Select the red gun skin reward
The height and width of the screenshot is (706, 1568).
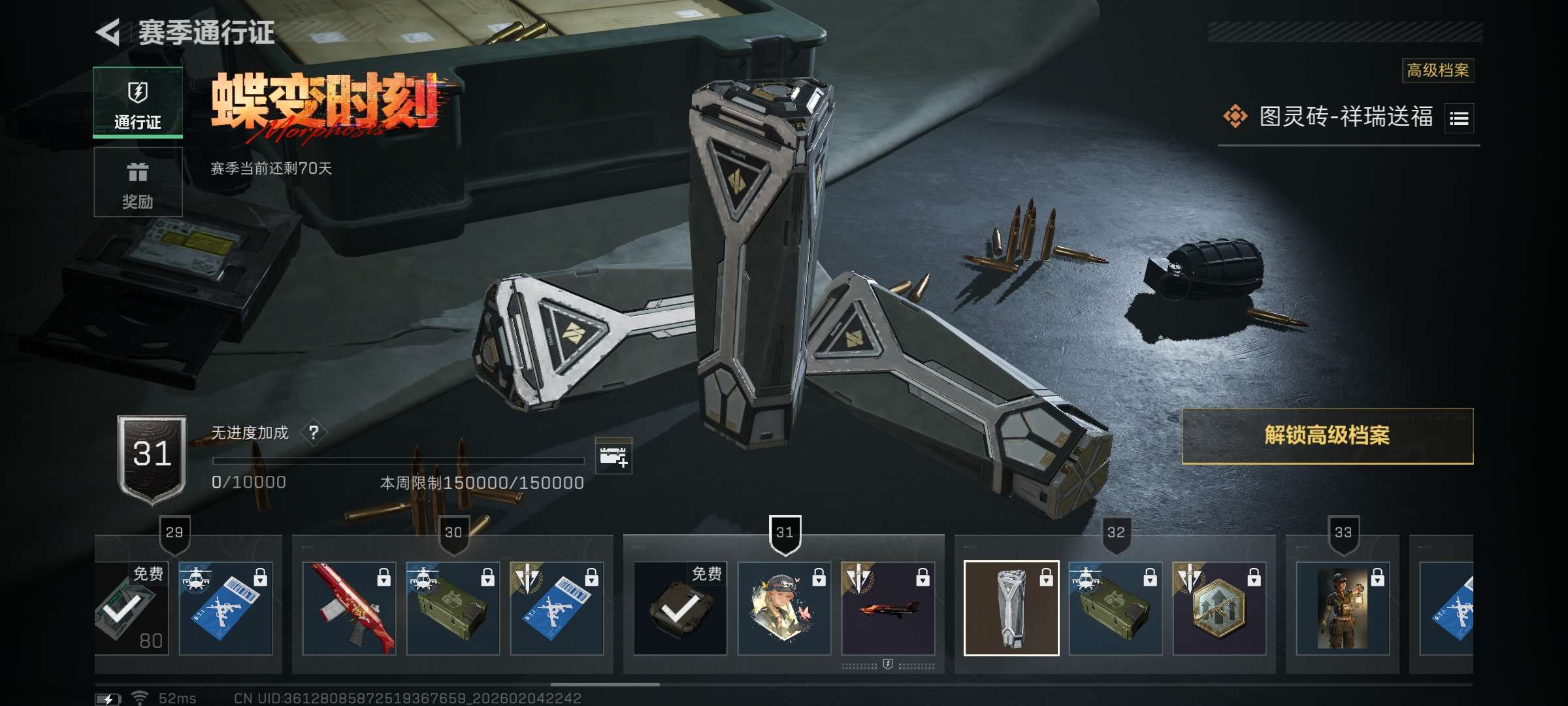[x=349, y=609]
